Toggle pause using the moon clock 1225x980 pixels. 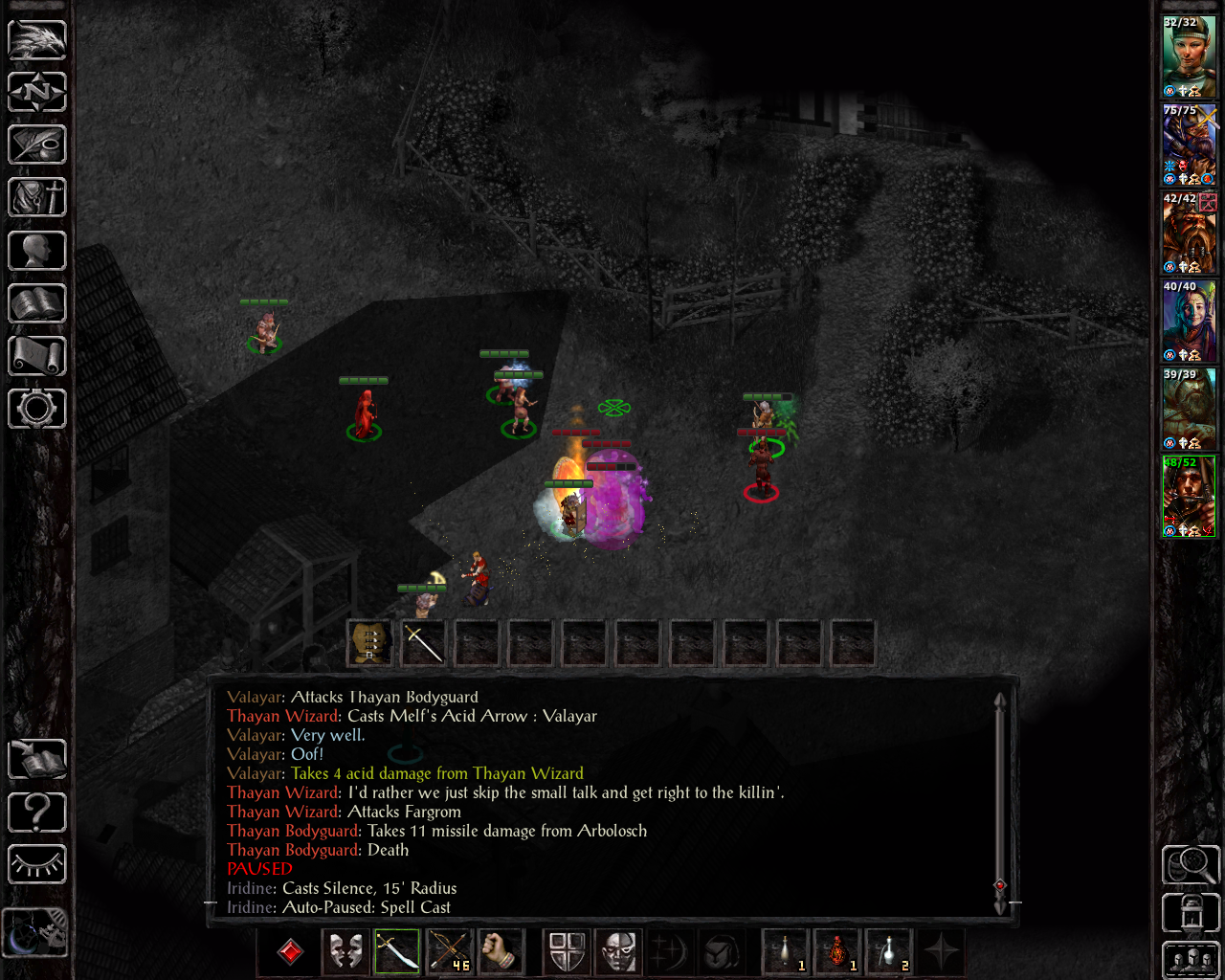[x=34, y=930]
